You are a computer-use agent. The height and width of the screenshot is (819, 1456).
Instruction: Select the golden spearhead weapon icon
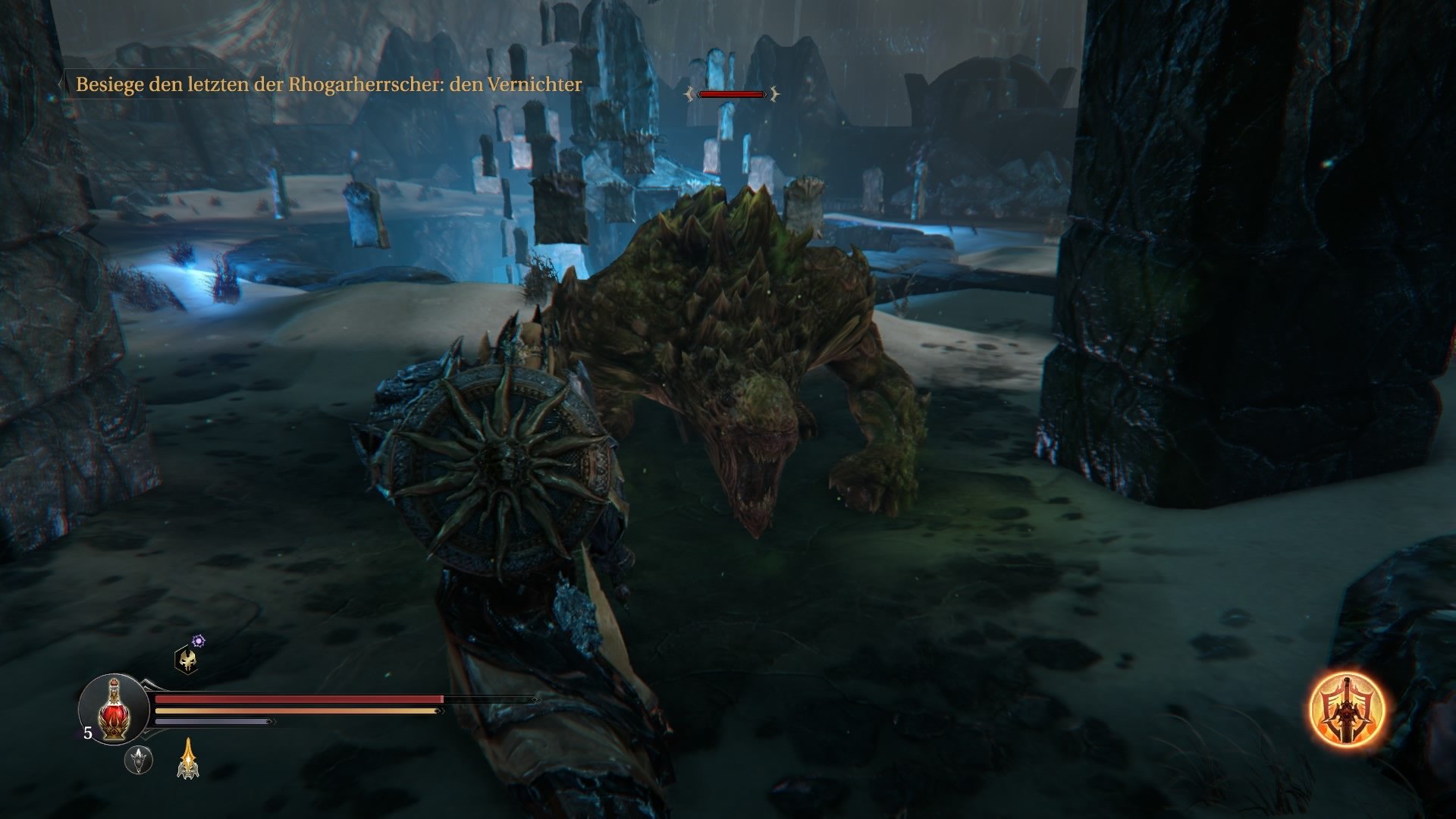pyautogui.click(x=188, y=758)
